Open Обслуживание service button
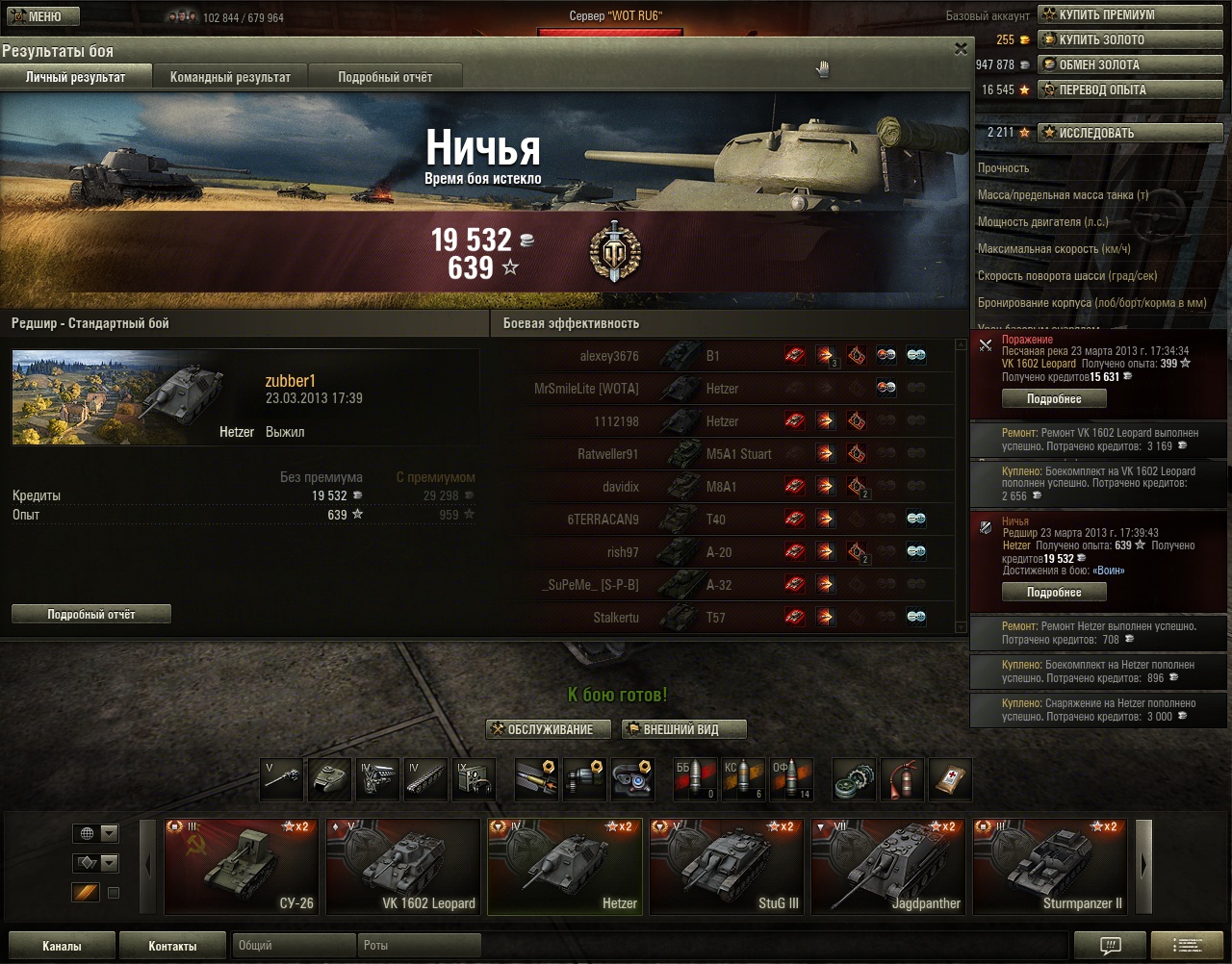1232x964 pixels. [x=549, y=729]
